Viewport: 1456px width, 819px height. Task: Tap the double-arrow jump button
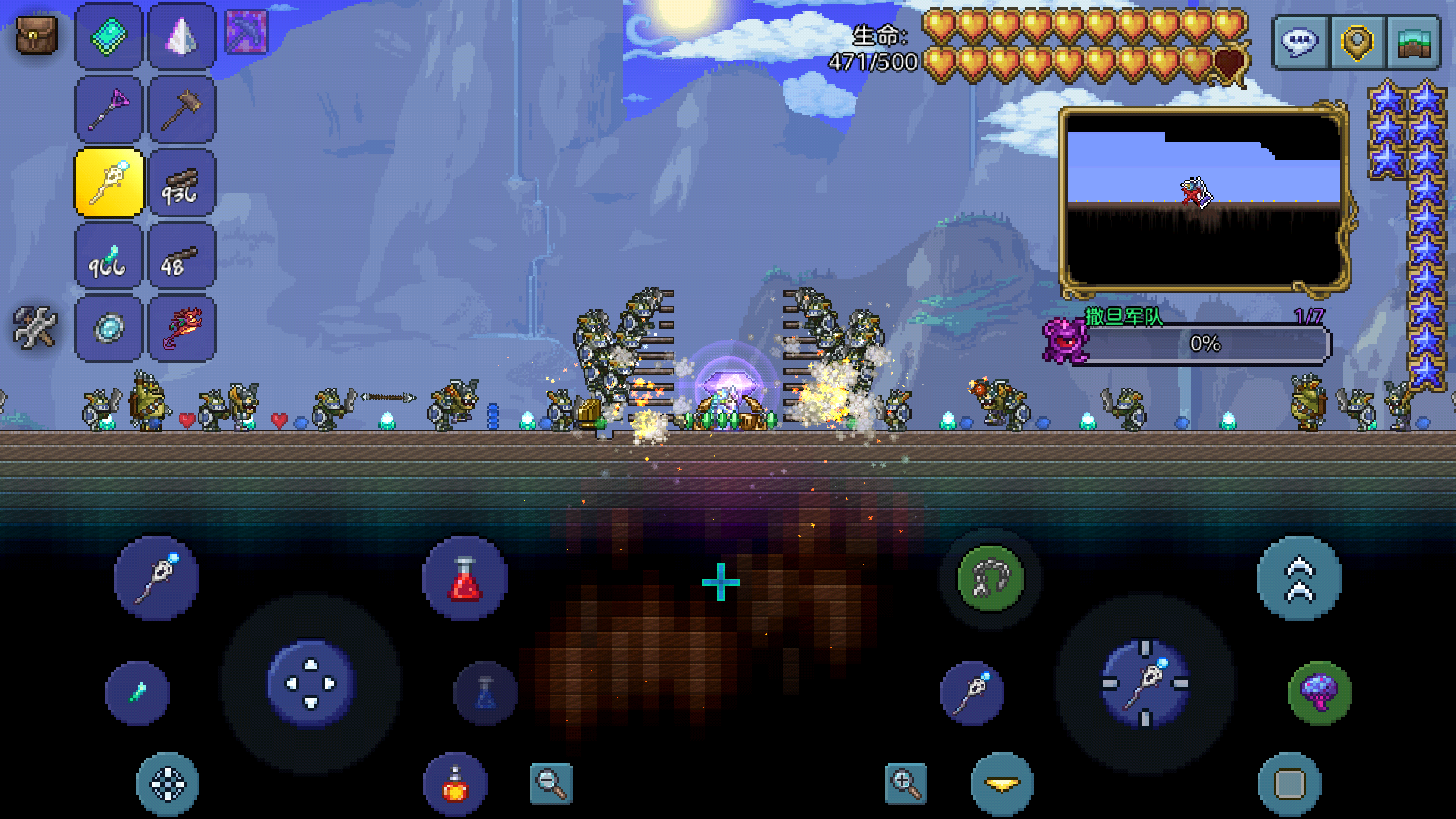(1299, 579)
